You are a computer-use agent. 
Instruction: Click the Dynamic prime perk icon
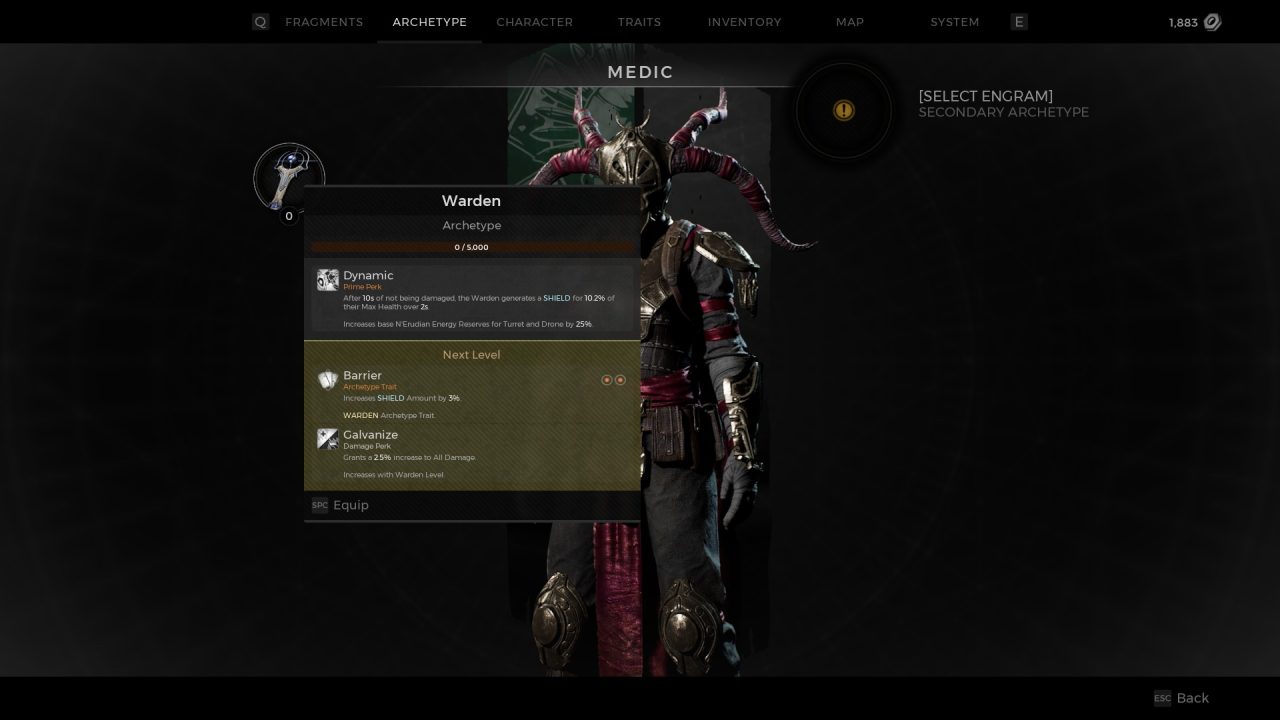tap(328, 280)
